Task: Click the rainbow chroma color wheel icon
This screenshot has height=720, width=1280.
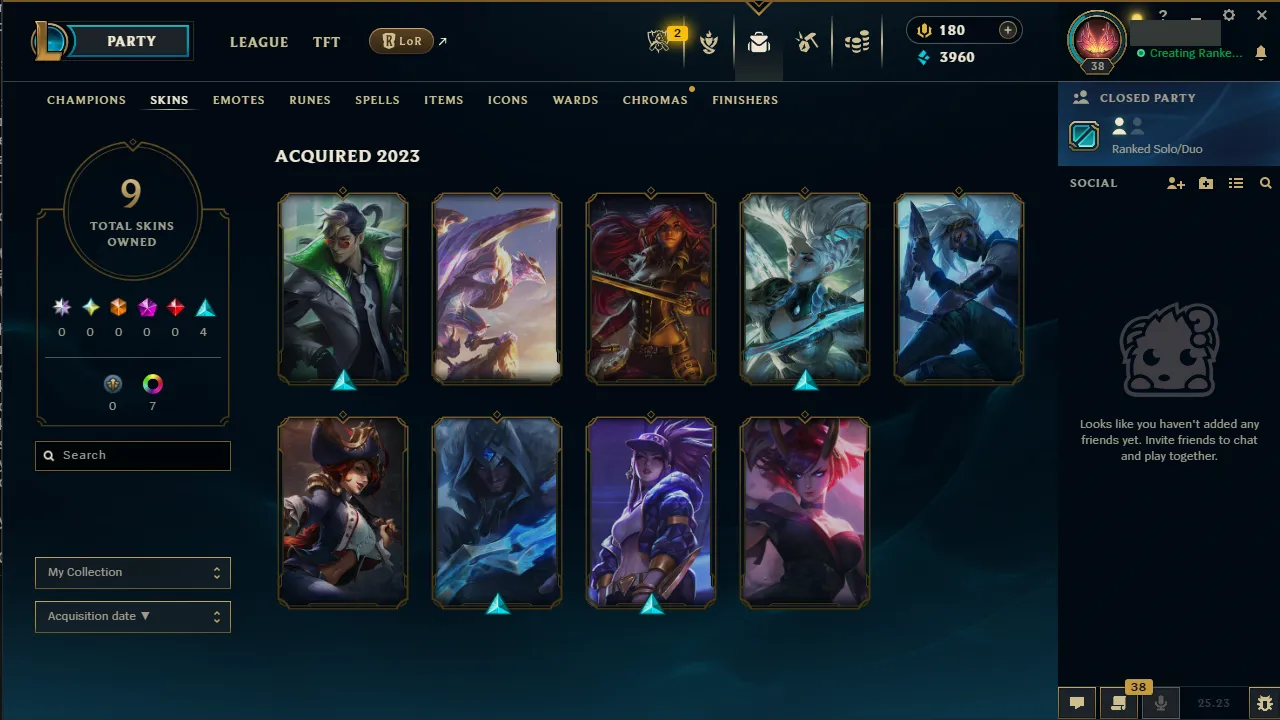Action: click(x=152, y=384)
